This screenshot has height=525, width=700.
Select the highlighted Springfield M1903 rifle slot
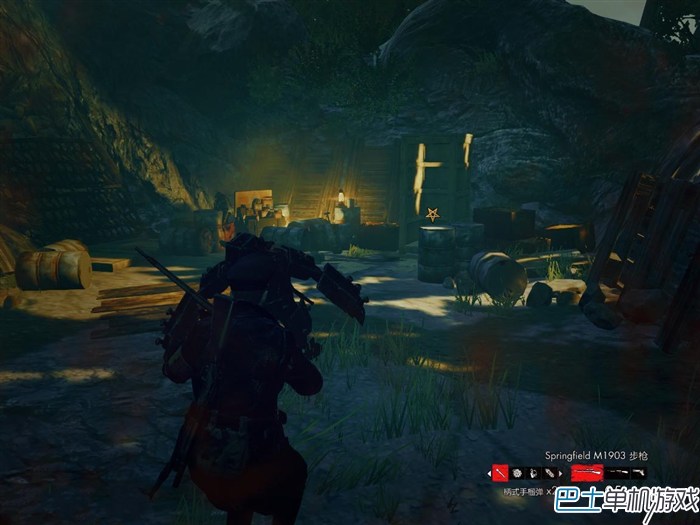coord(586,472)
